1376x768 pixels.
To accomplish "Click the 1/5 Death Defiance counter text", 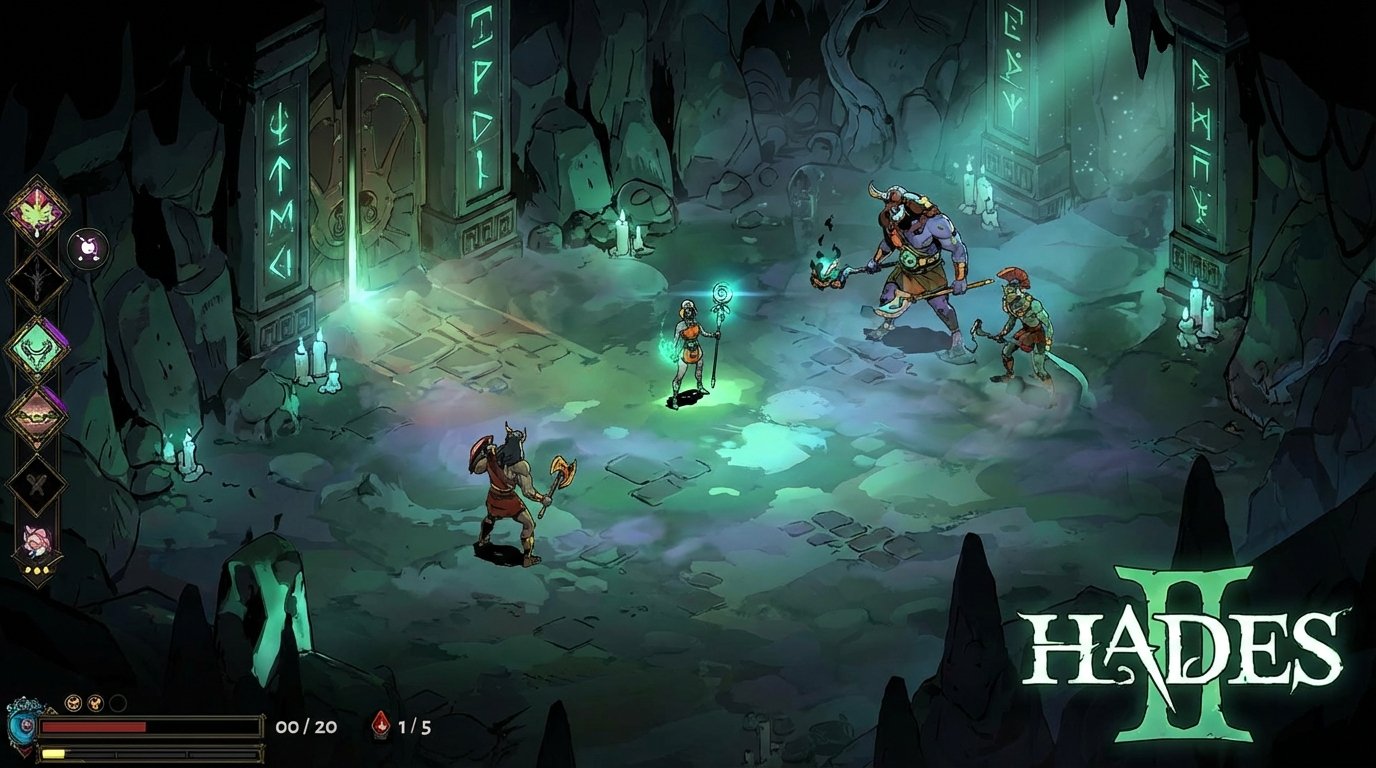I will (x=414, y=727).
